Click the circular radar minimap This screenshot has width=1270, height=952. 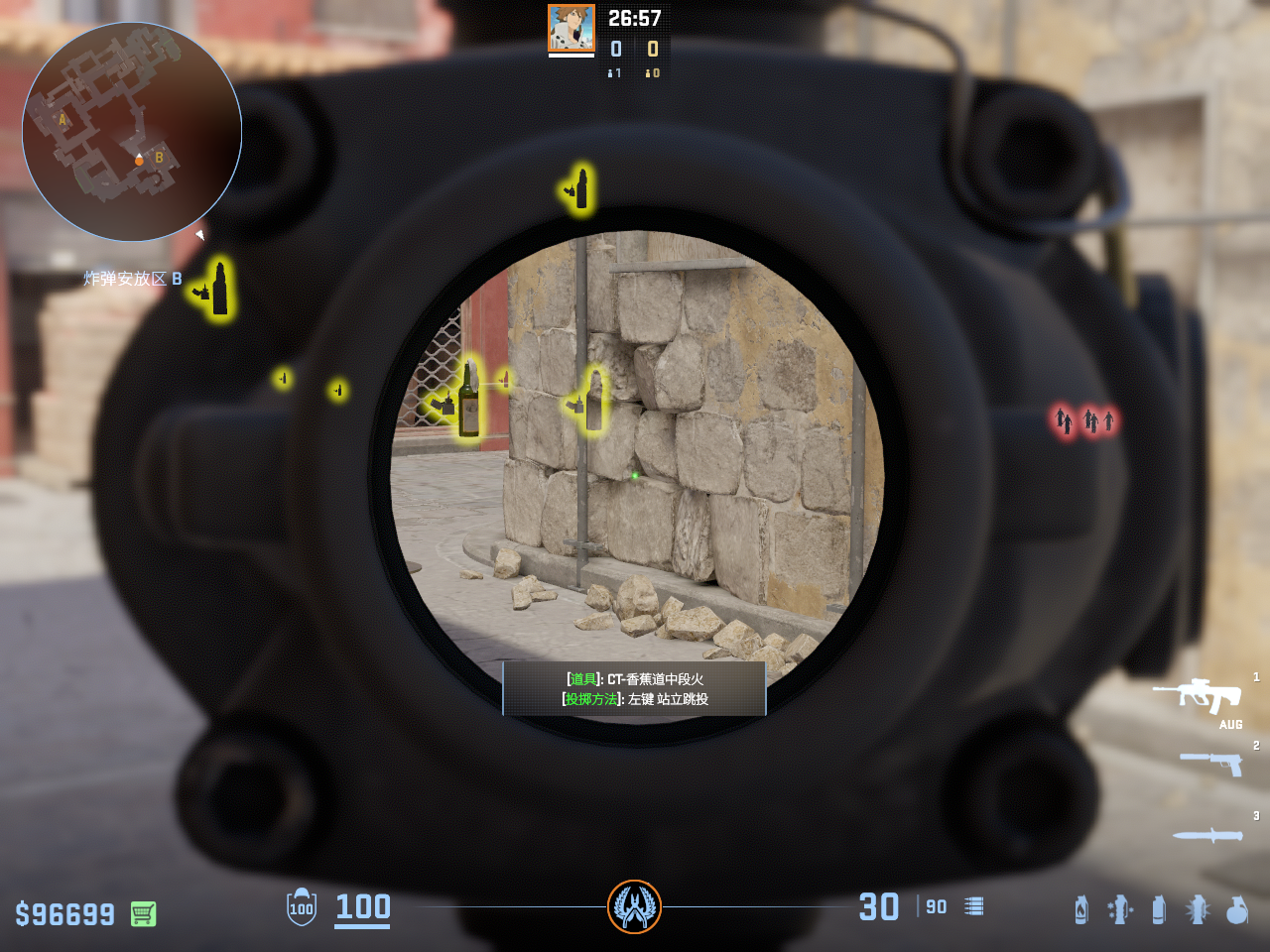132,132
